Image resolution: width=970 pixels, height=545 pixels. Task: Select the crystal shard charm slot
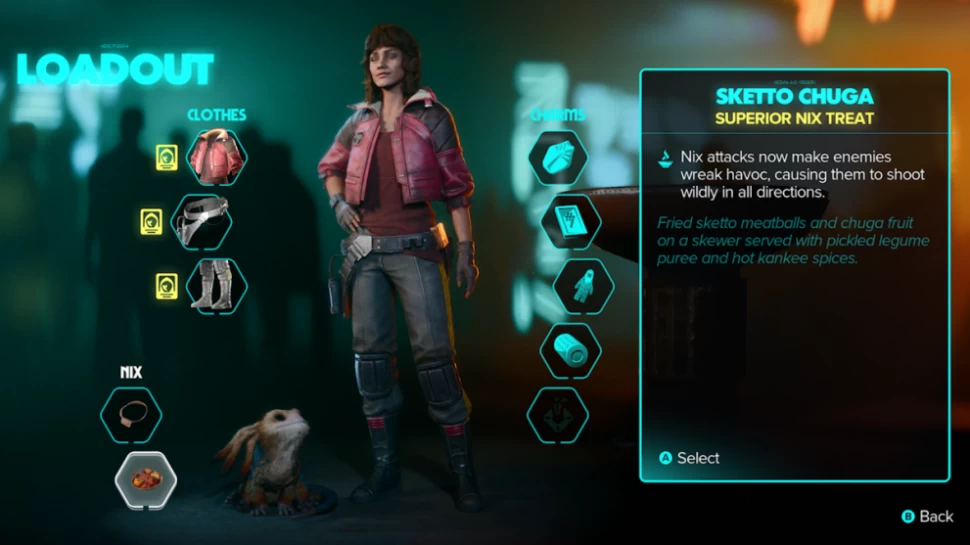pos(557,158)
